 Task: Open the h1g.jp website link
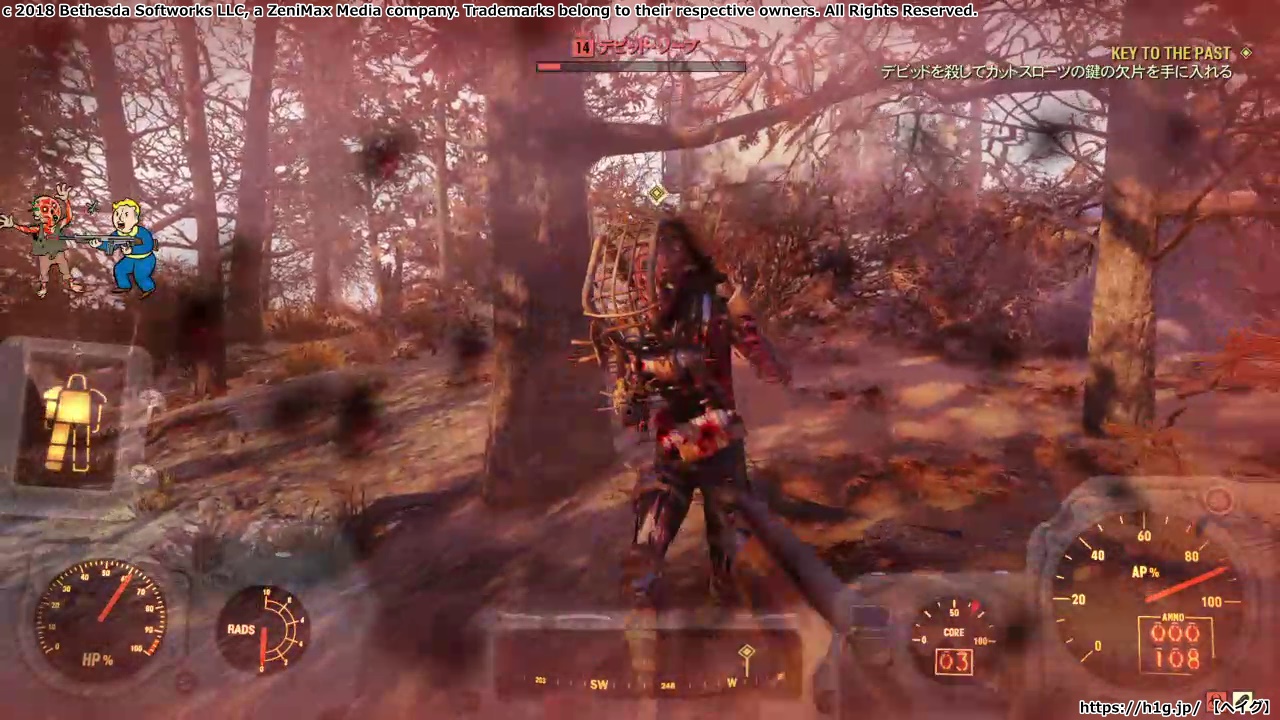(1140, 708)
